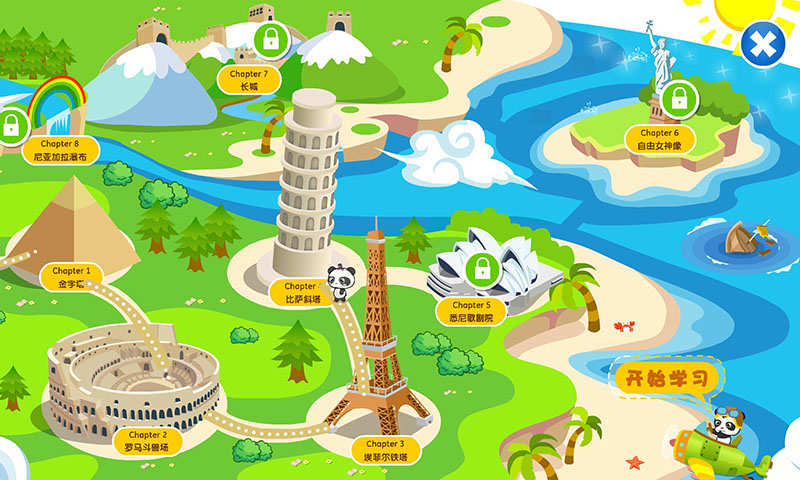The height and width of the screenshot is (480, 800).
Task: Close the world map screen
Action: point(762,43)
